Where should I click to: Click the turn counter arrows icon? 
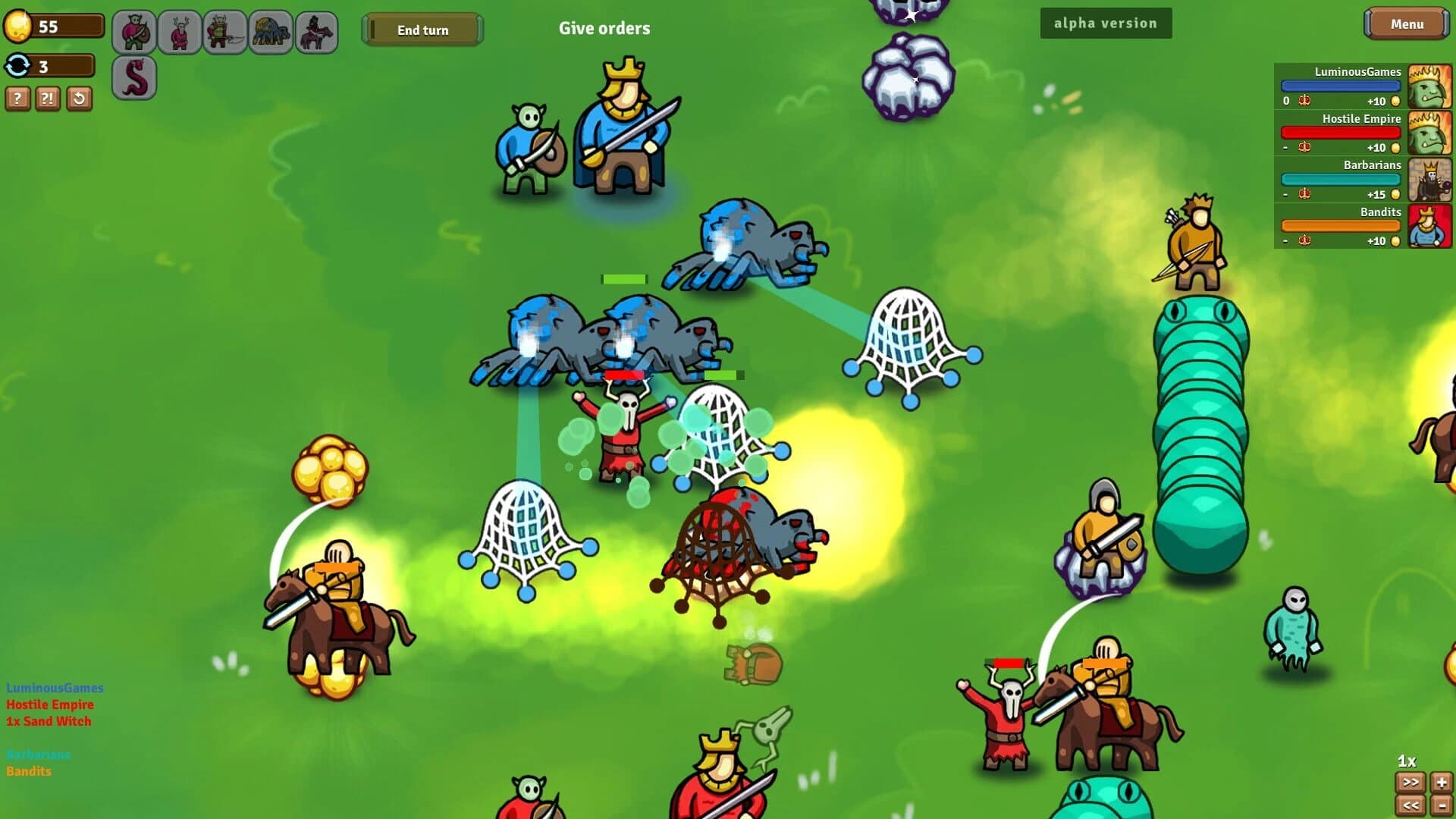tap(17, 67)
